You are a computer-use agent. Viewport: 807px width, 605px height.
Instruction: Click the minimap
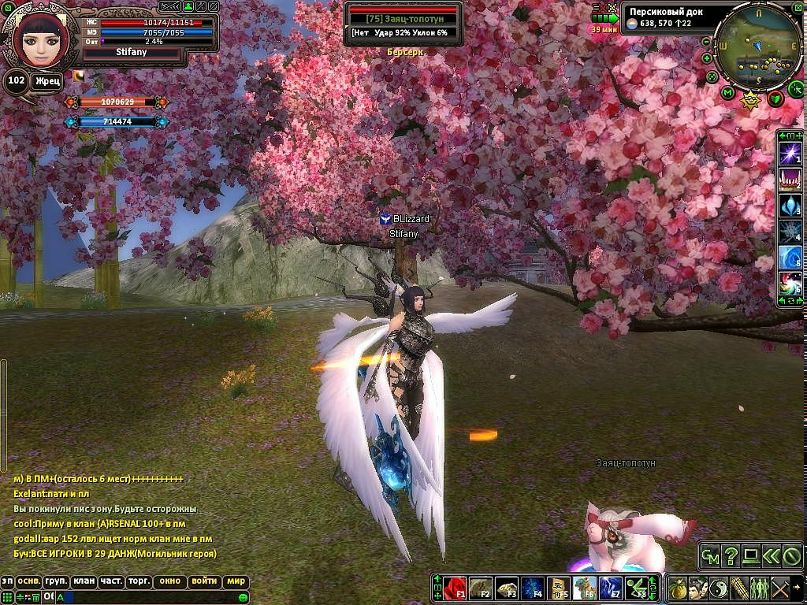pyautogui.click(x=755, y=45)
